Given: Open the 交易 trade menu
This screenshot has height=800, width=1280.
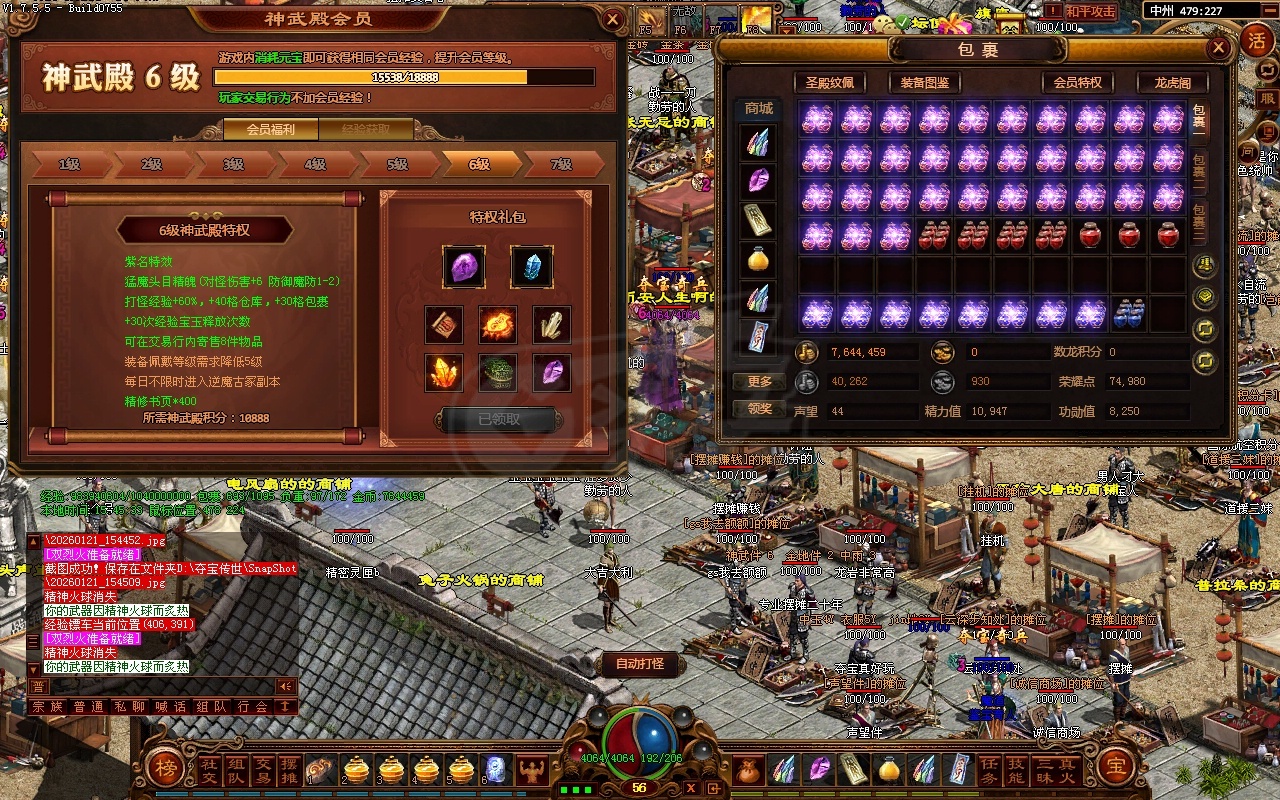Looking at the screenshot, I should (x=263, y=769).
